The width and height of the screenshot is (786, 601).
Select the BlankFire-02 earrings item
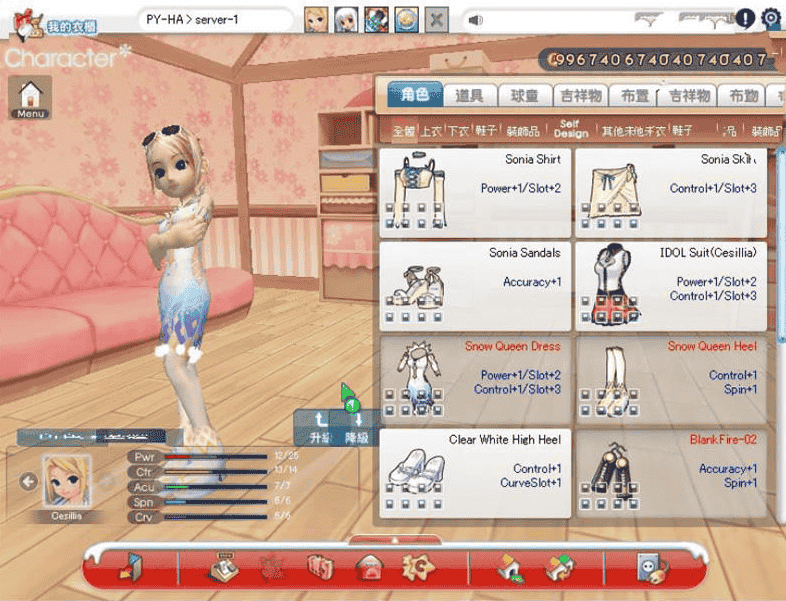click(x=670, y=473)
